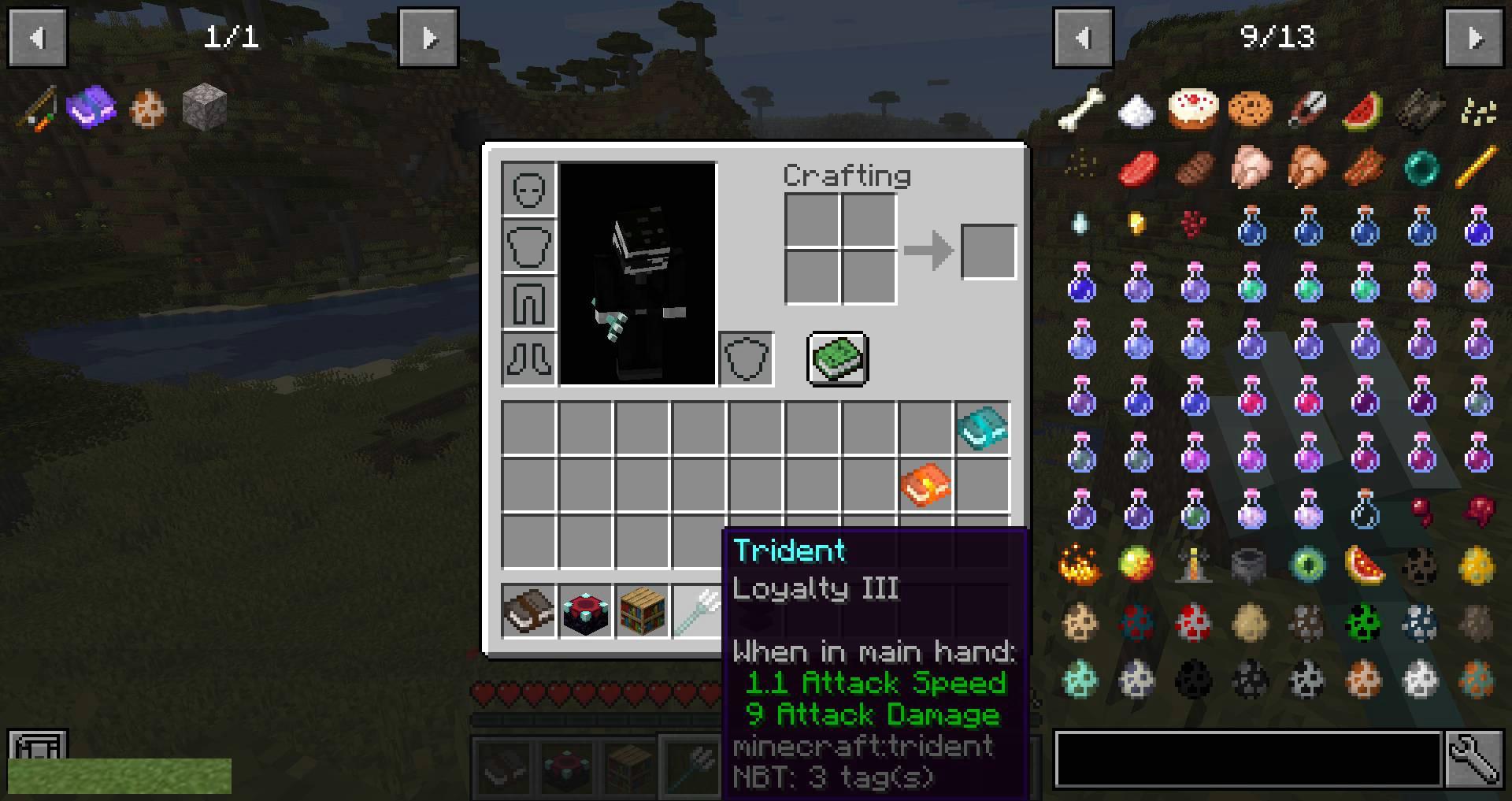Image resolution: width=1512 pixels, height=801 pixels.
Task: Choose the cake in the item list
Action: pos(1194,109)
